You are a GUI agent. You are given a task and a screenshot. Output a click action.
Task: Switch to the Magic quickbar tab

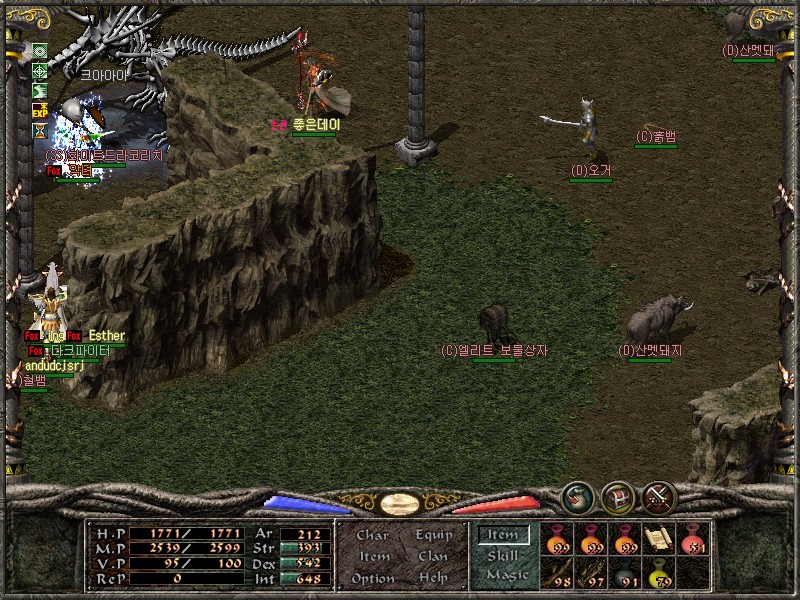[506, 574]
